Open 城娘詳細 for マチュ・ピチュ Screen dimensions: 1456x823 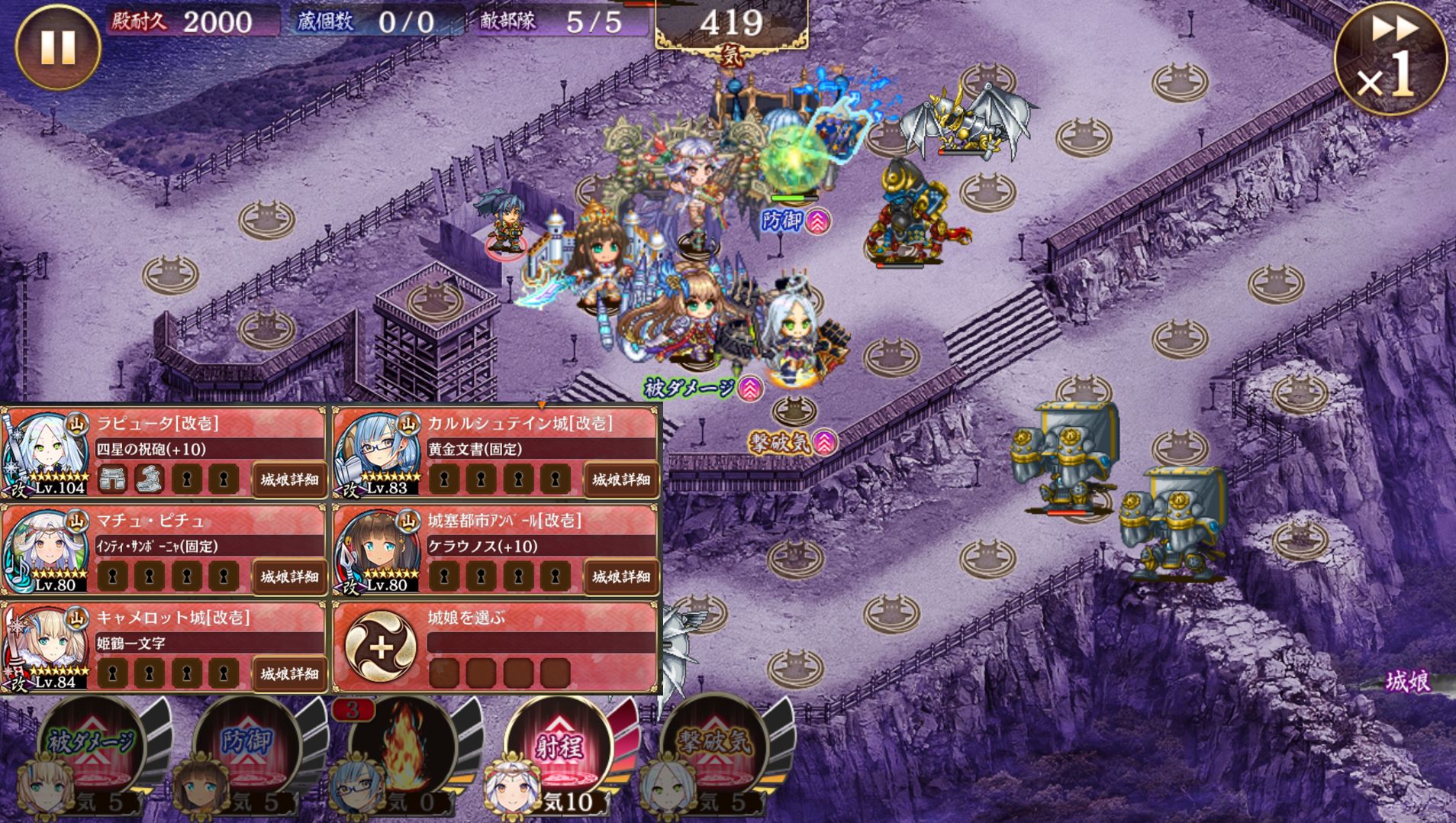click(289, 576)
